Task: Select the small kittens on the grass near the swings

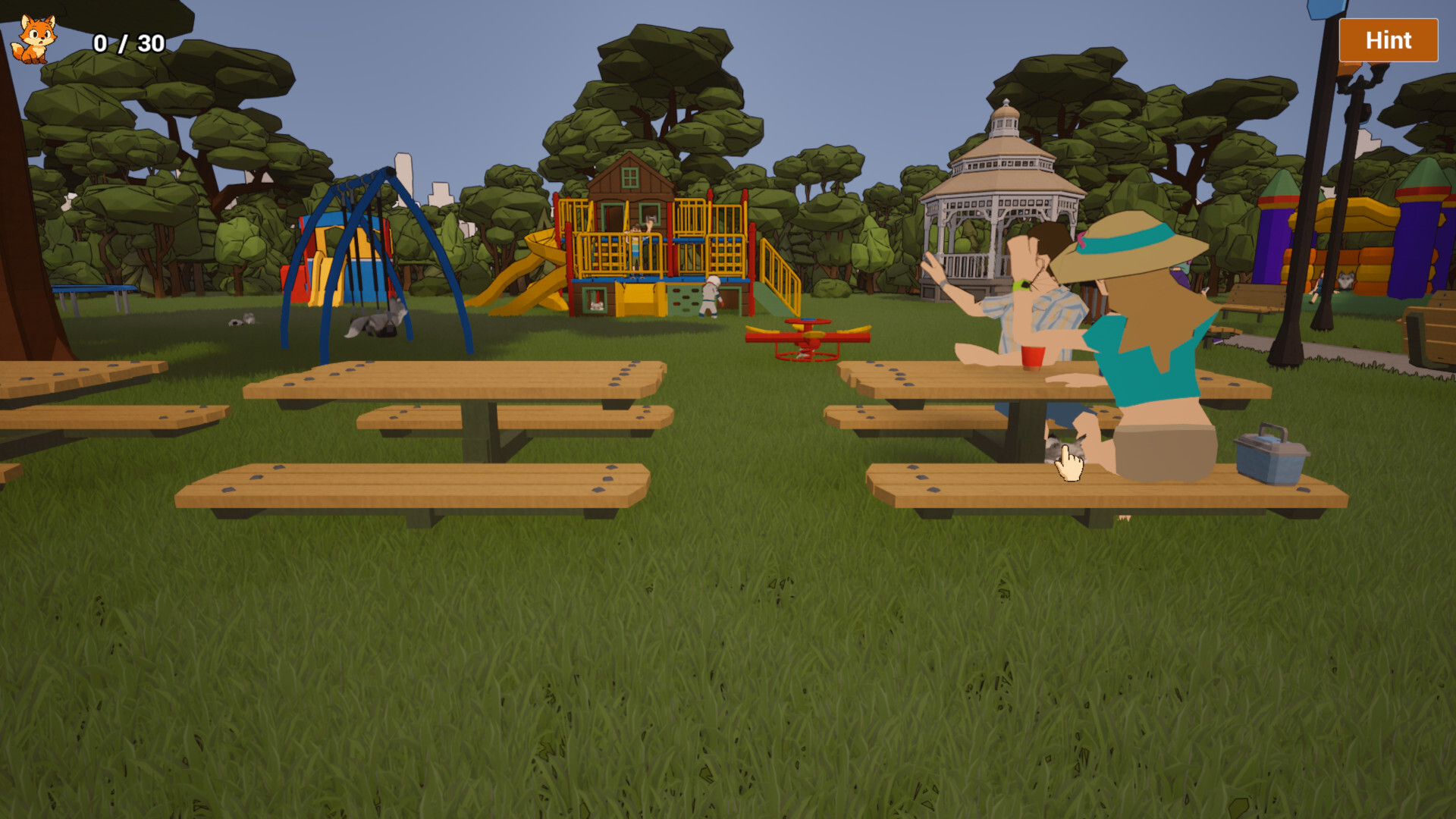Action: click(243, 319)
